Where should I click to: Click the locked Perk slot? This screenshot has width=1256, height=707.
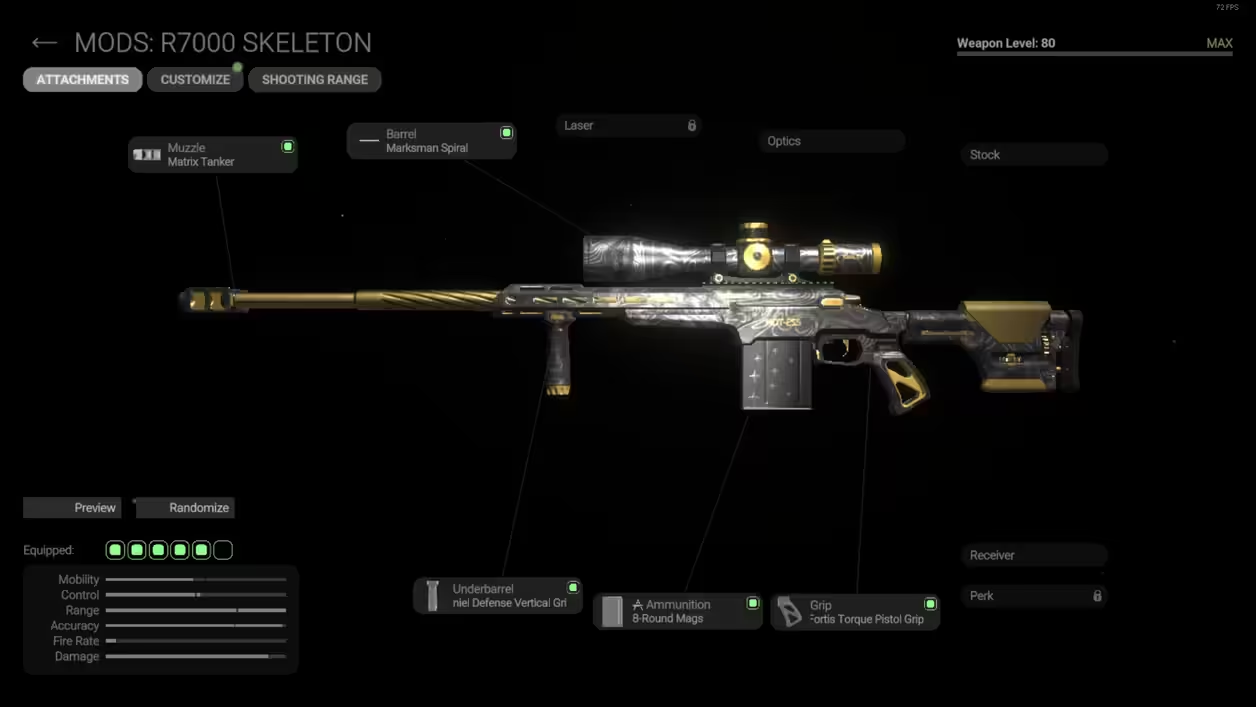click(x=1034, y=596)
